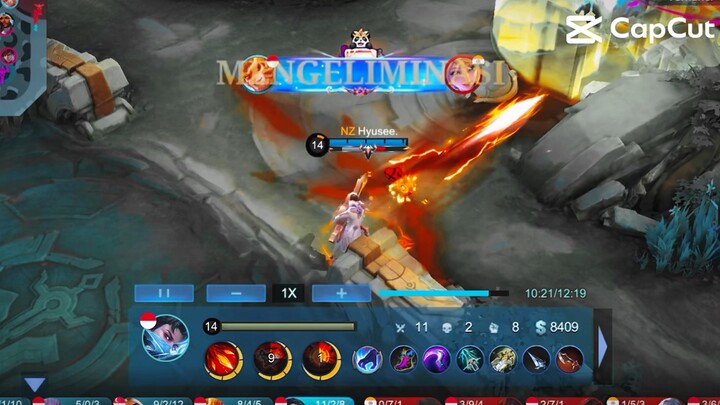Expand the panel with the right arrow
The image size is (720, 405).
tap(602, 346)
